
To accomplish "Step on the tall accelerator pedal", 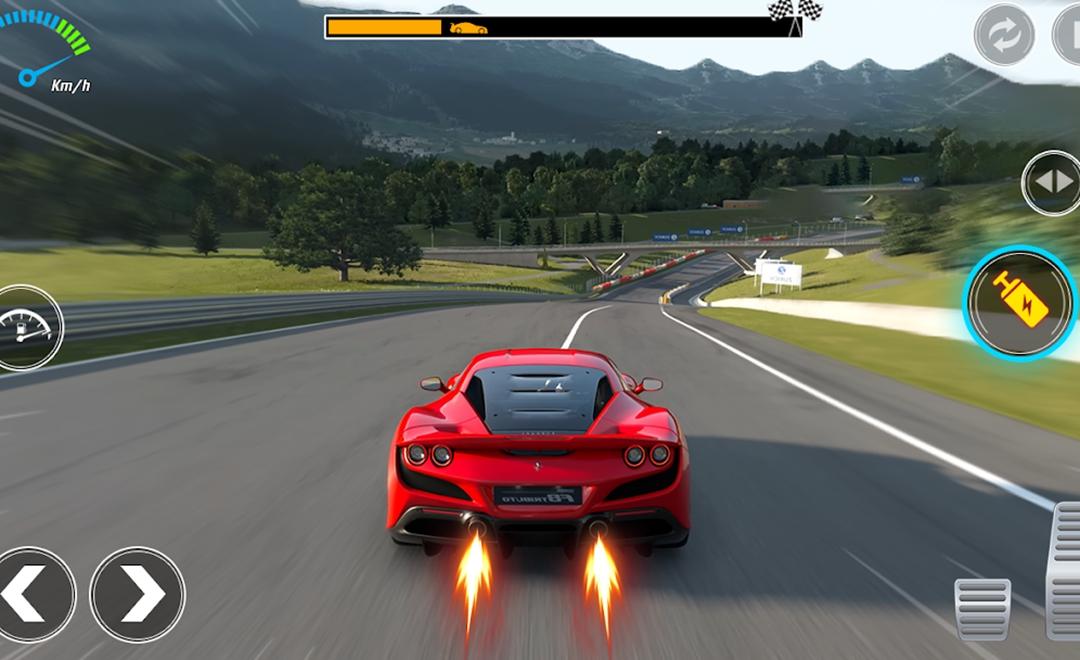I will click(x=1064, y=570).
